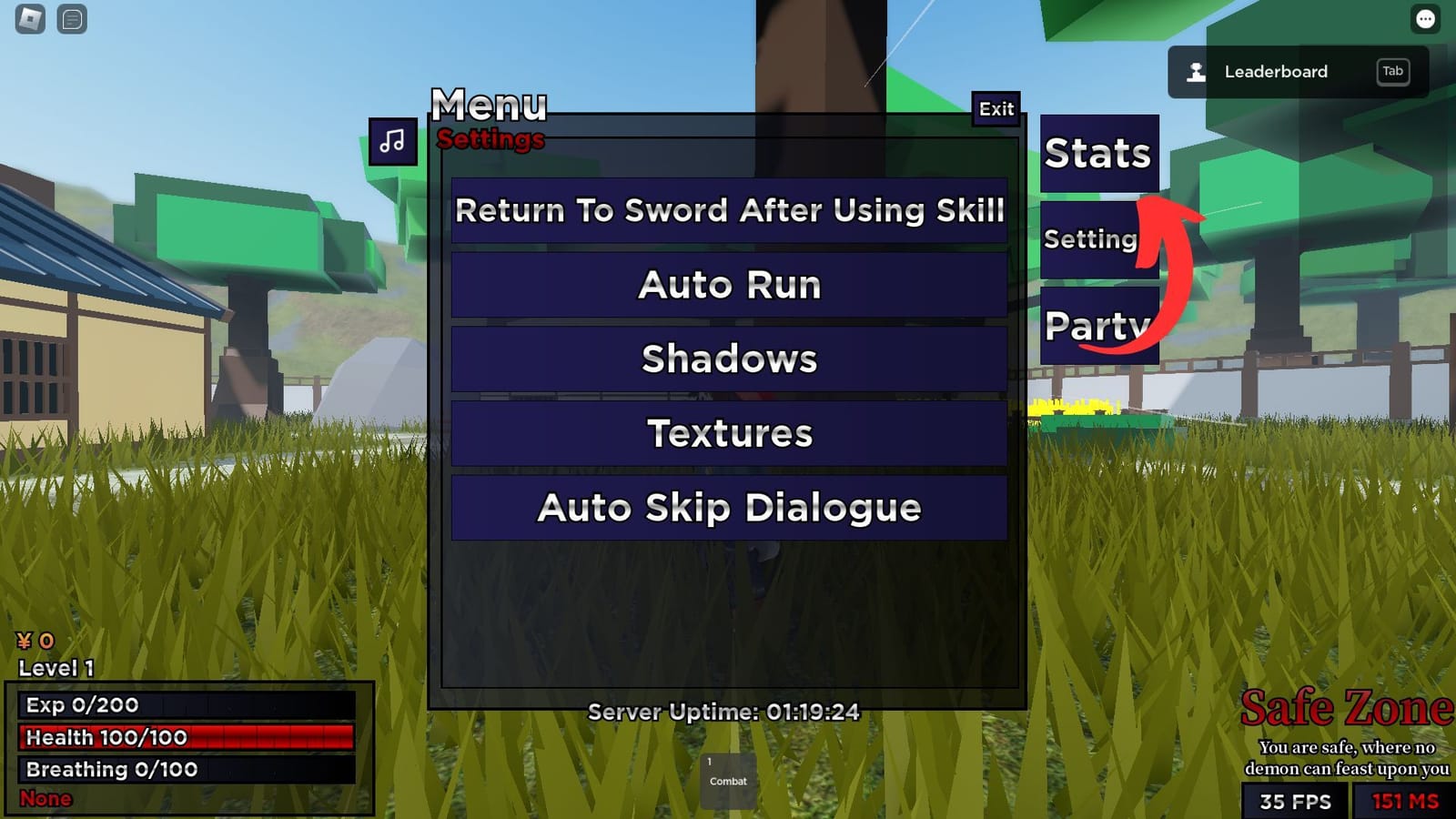
Task: Open the music note icon
Action: tap(391, 141)
